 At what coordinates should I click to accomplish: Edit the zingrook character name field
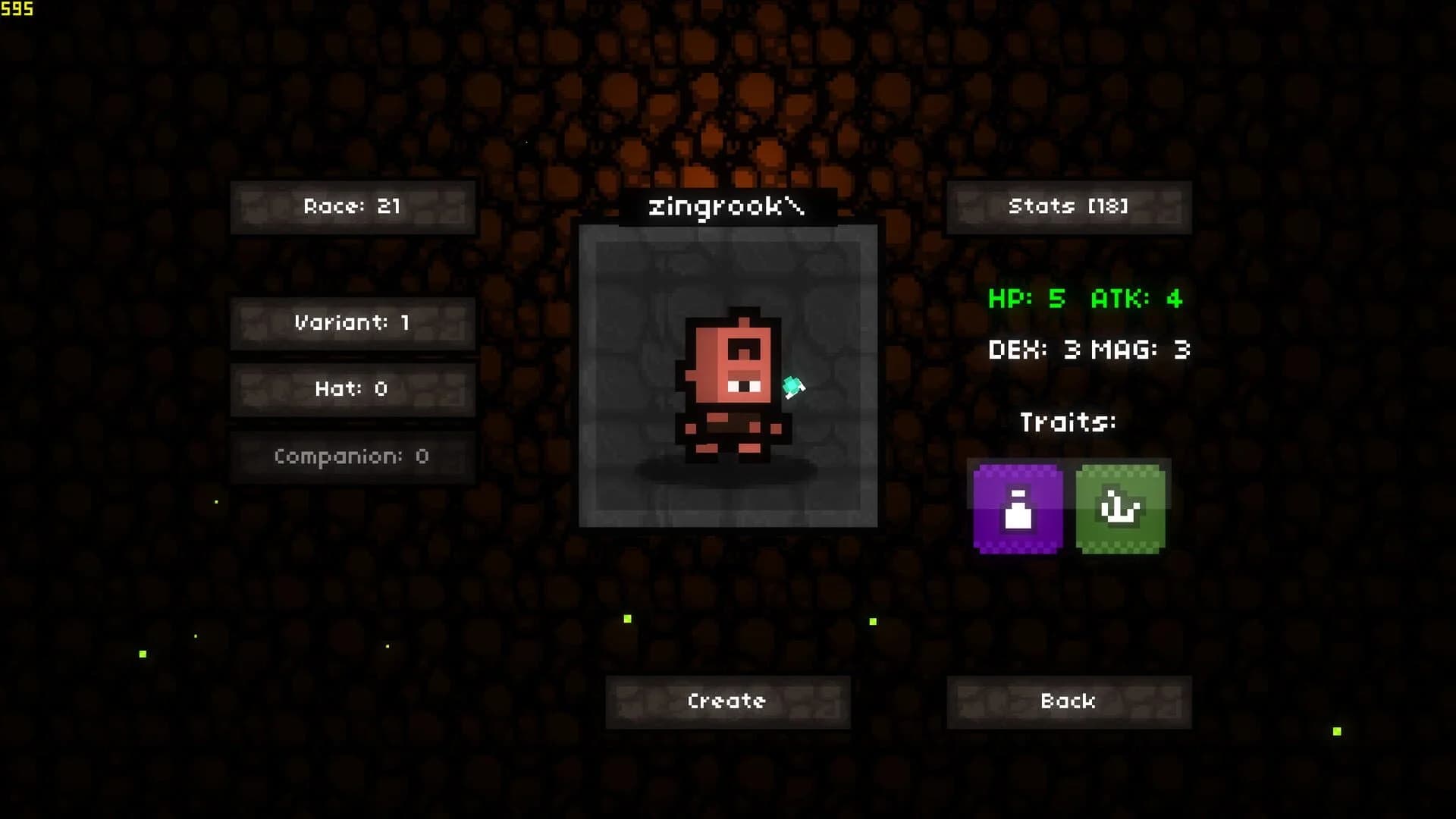(727, 207)
